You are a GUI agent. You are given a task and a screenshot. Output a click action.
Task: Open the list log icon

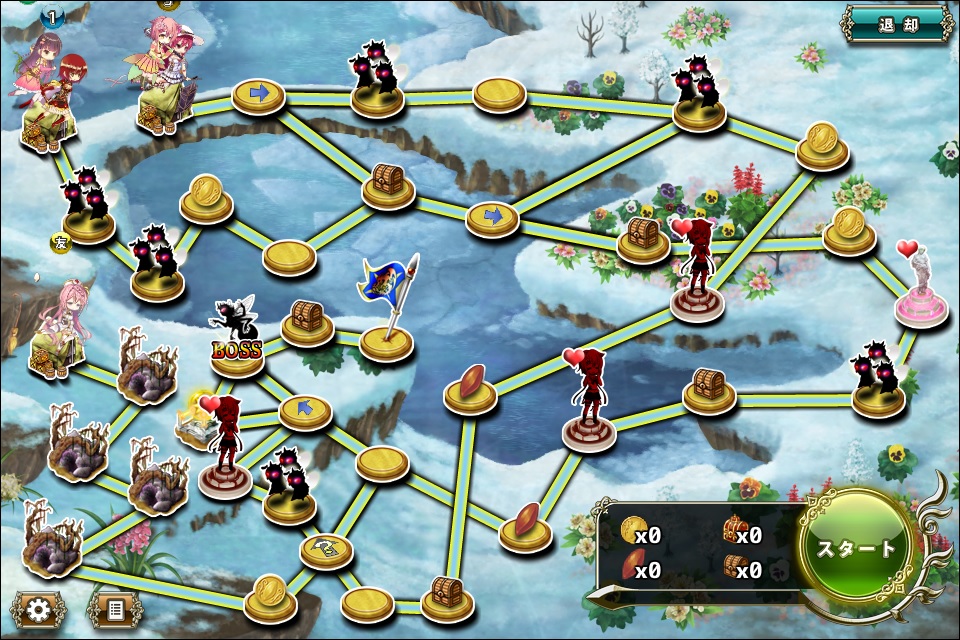click(x=114, y=610)
